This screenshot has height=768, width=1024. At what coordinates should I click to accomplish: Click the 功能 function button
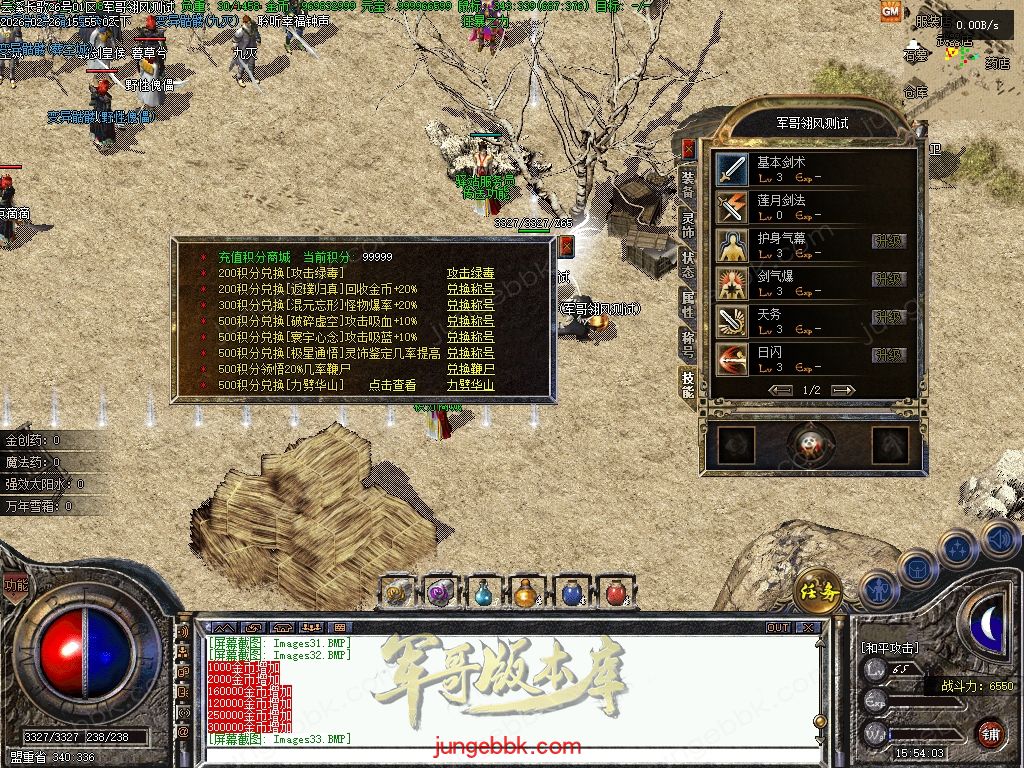point(15,585)
